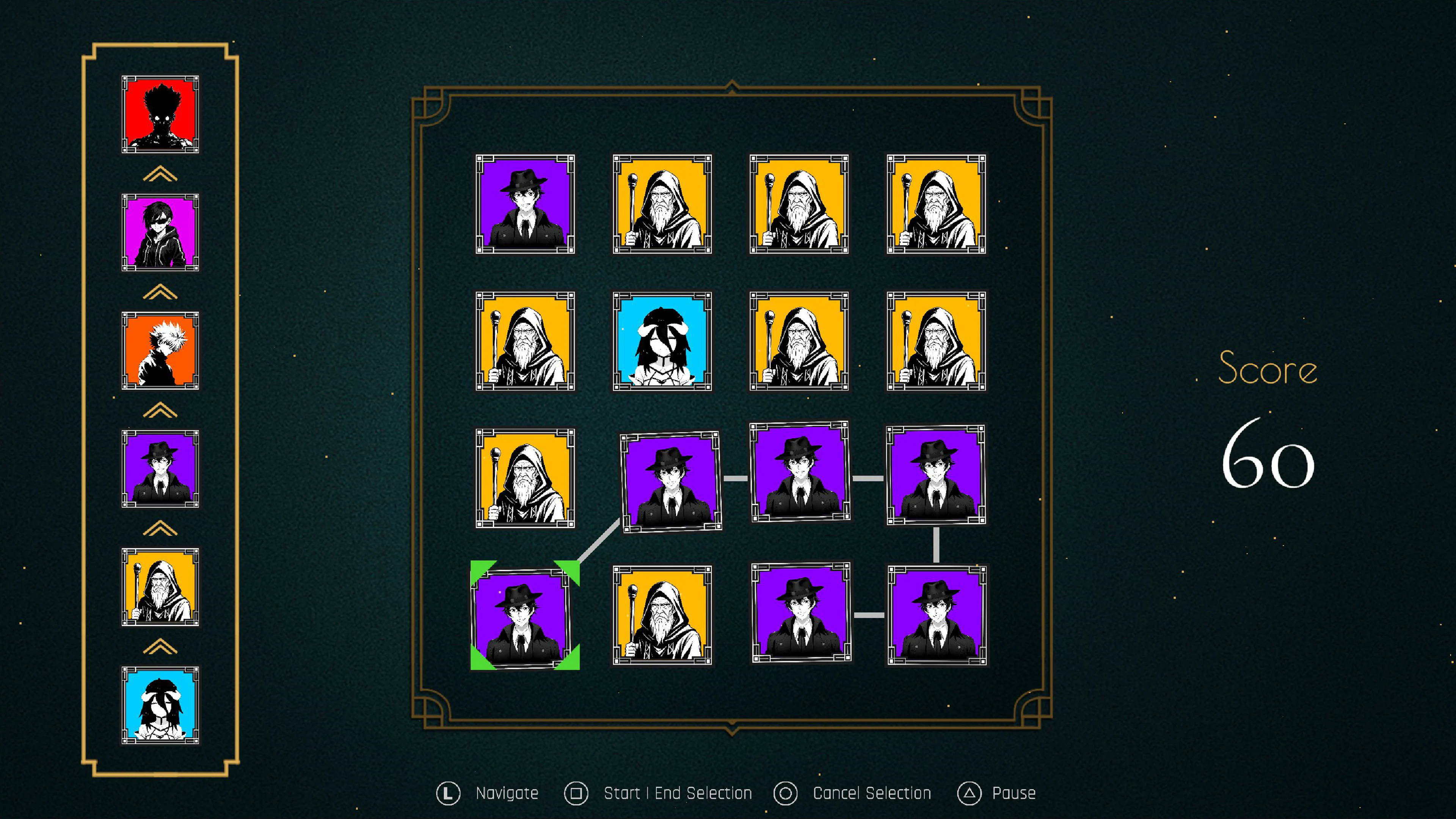Pick the board's purple fedora tile with no link line
1456x819 pixels.
point(525,204)
